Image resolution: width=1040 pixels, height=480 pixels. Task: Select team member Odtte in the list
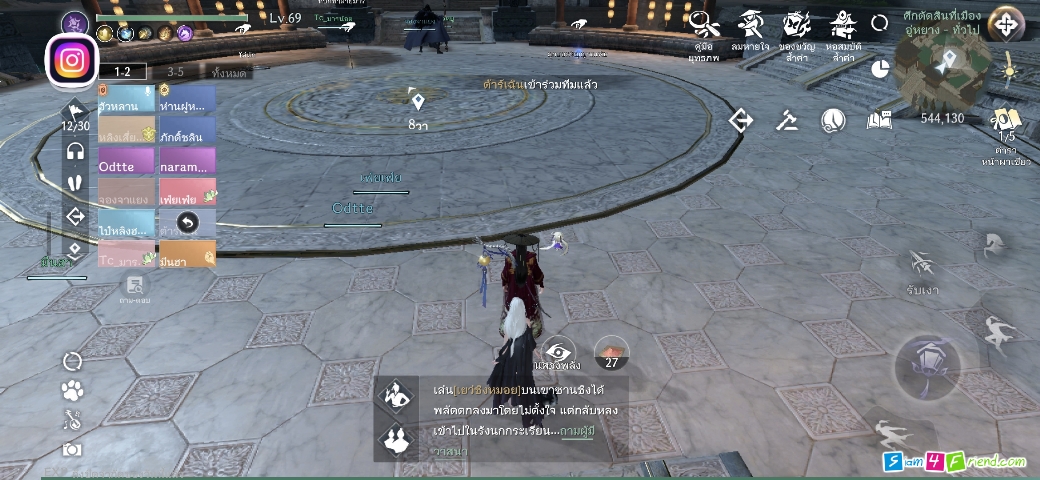[x=126, y=162]
